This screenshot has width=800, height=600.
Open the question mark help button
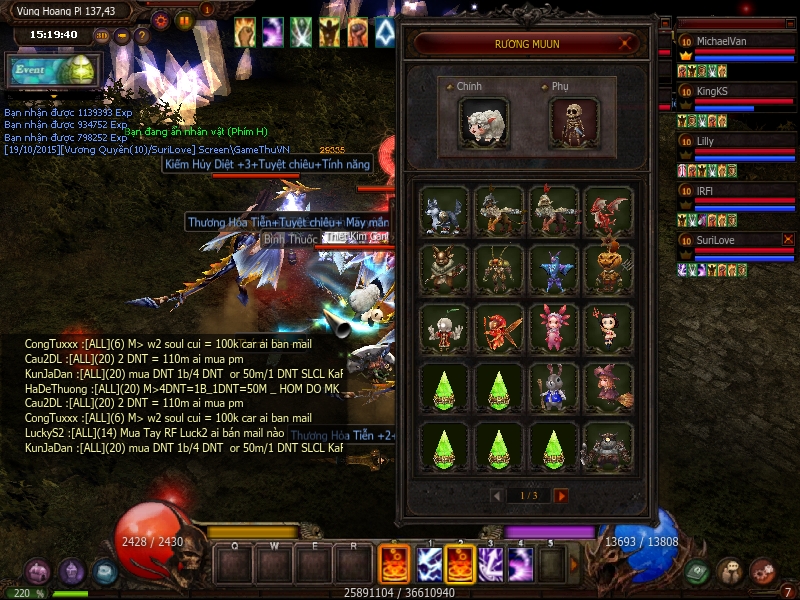pos(142,36)
